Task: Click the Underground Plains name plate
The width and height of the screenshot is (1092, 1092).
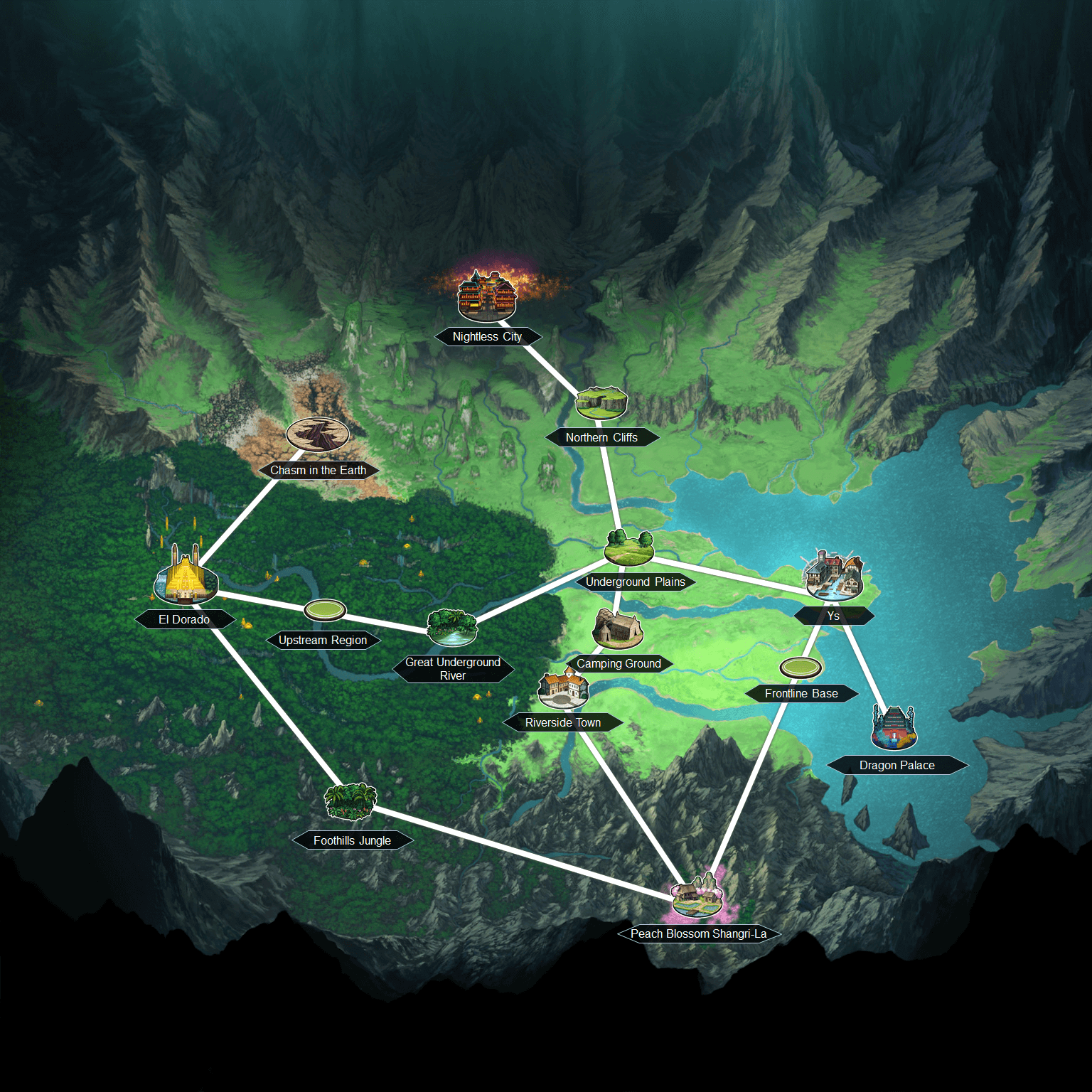Action: 636,582
